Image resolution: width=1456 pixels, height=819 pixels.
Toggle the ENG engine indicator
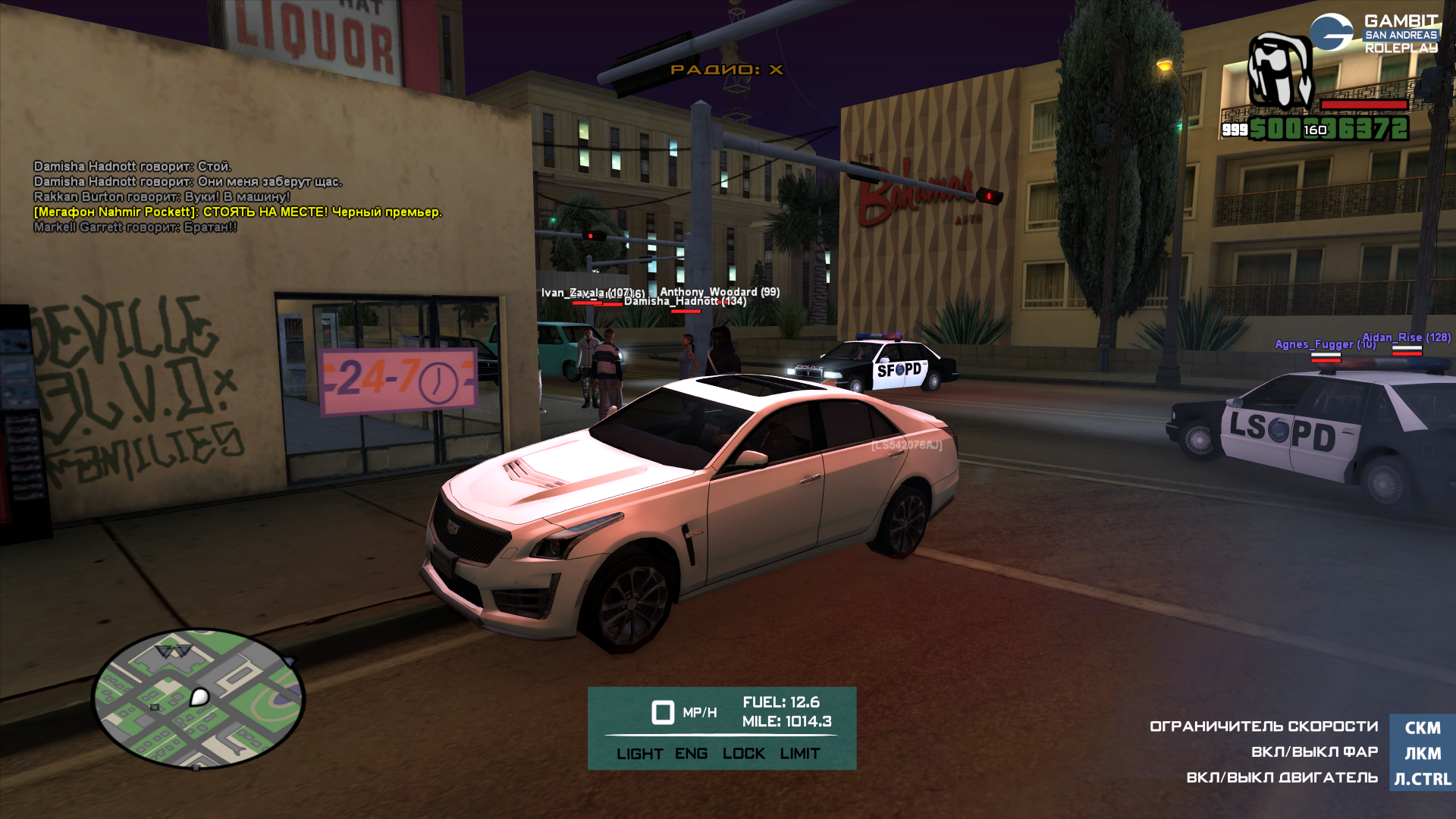(691, 754)
